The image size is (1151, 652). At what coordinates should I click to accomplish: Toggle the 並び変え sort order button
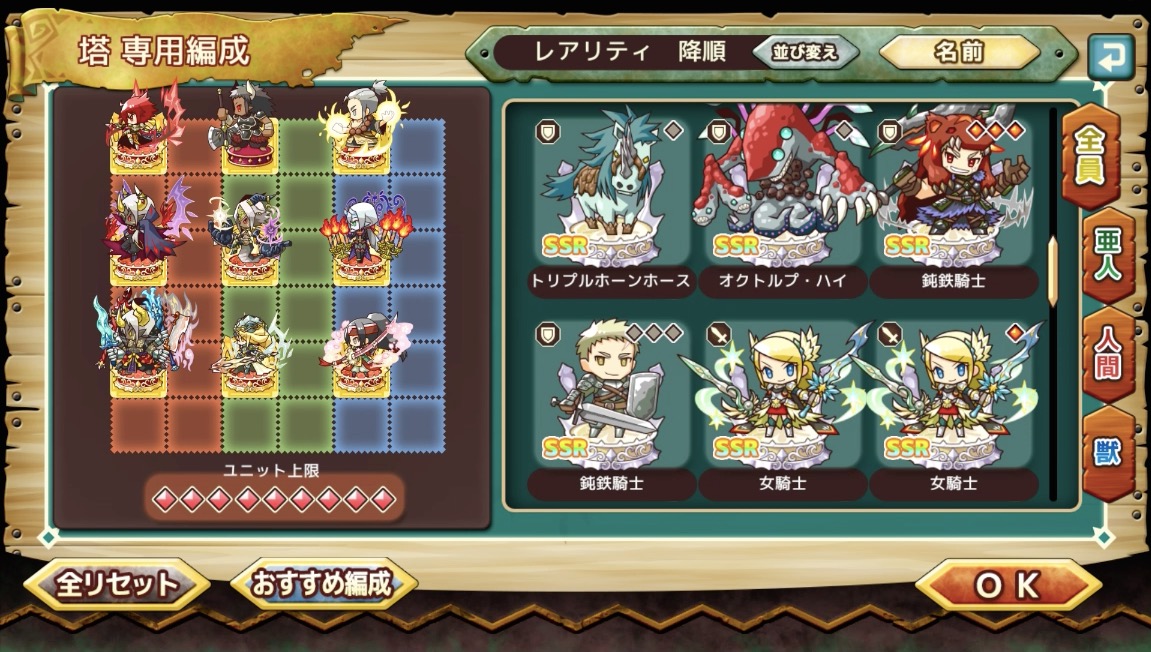(805, 53)
